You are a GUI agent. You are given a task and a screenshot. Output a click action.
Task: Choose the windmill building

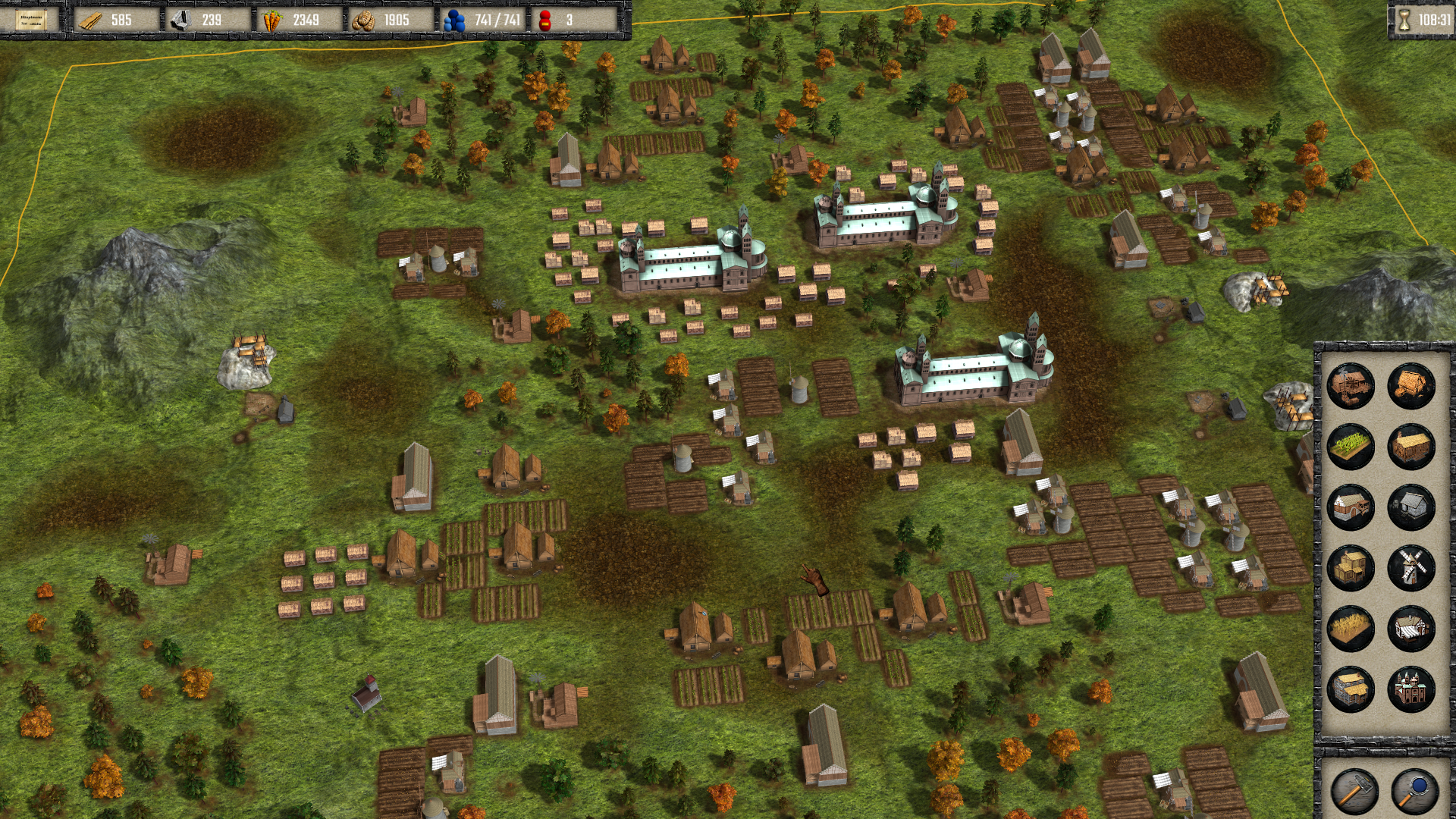coord(1411,568)
